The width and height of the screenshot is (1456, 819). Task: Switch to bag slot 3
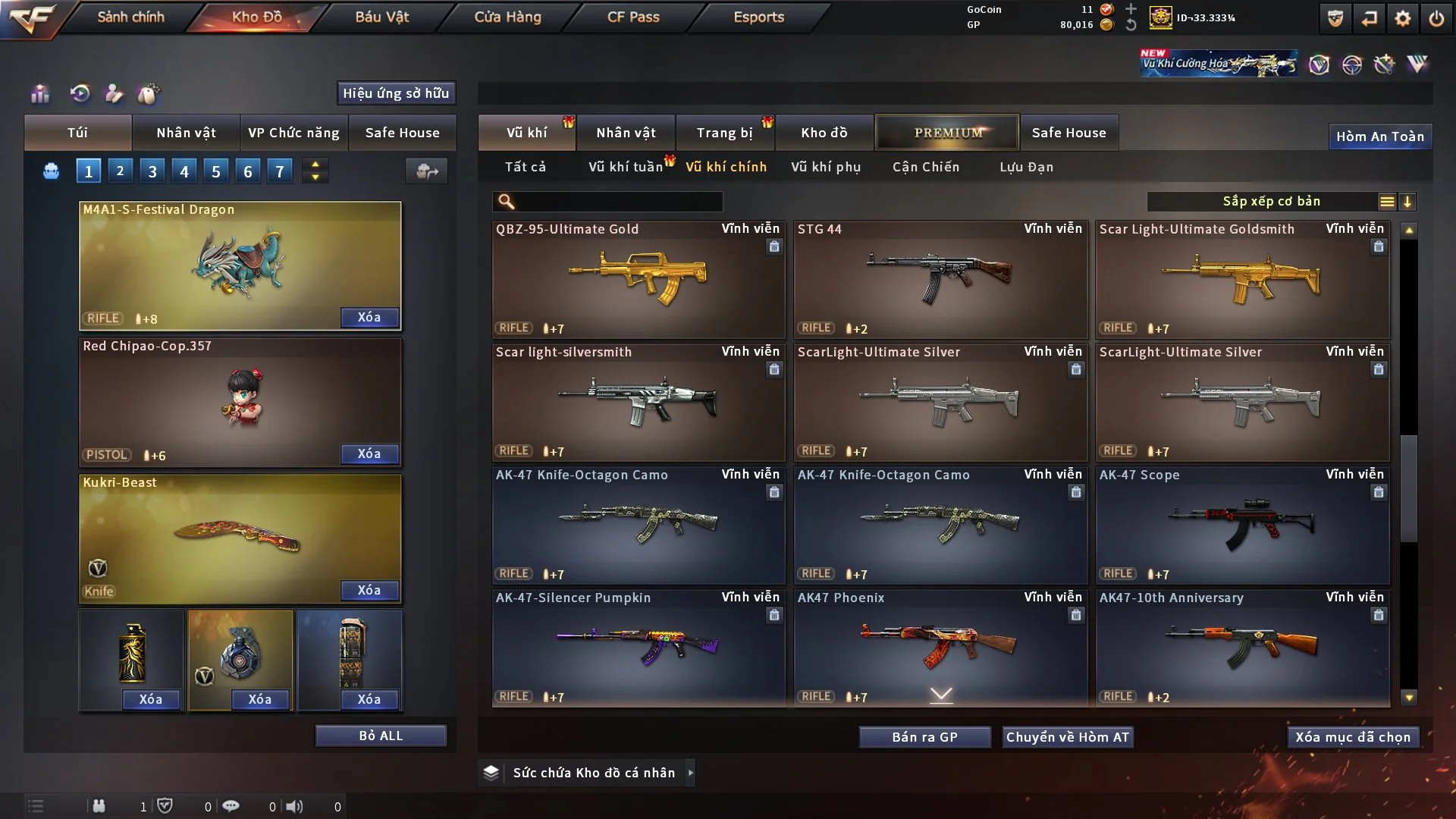tap(152, 171)
